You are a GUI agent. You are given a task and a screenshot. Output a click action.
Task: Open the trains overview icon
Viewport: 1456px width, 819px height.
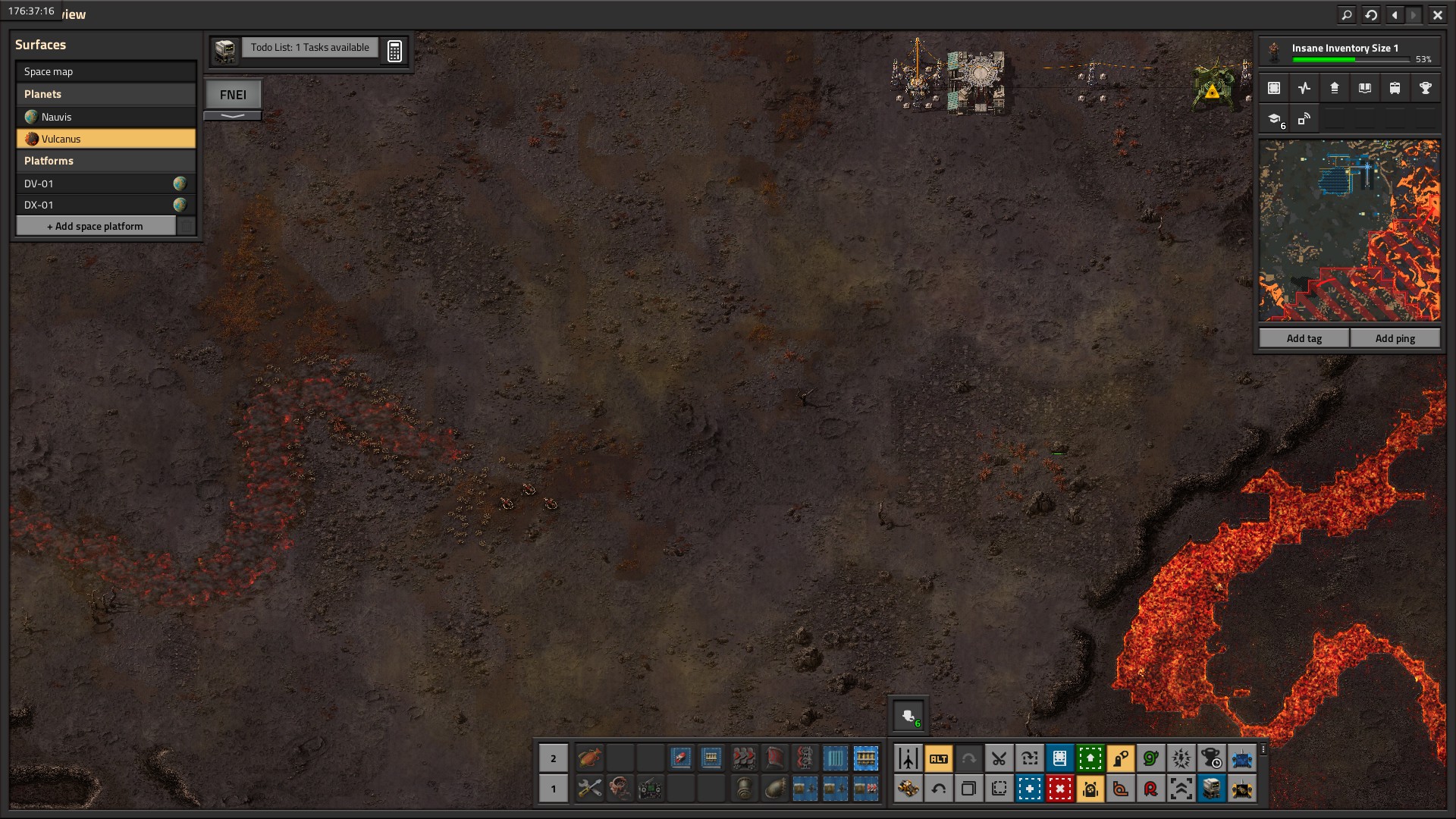pyautogui.click(x=1395, y=88)
